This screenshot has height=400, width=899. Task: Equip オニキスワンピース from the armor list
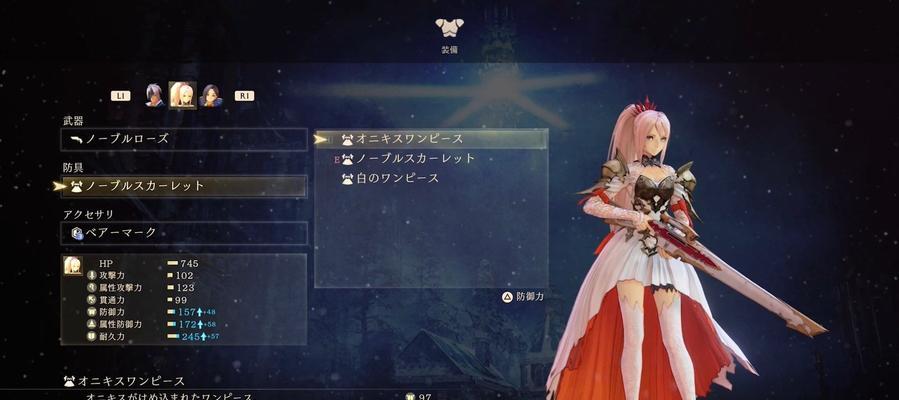(x=431, y=139)
